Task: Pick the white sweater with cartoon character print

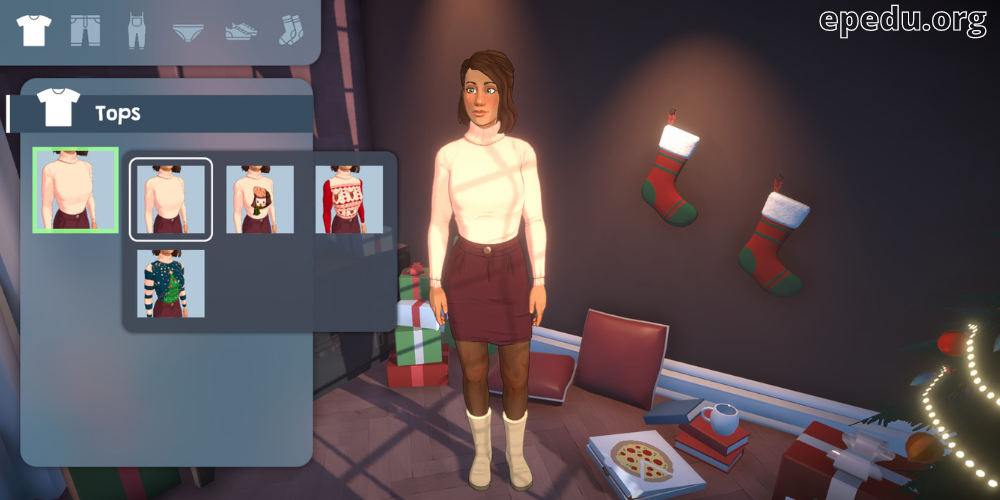Action: (260, 199)
